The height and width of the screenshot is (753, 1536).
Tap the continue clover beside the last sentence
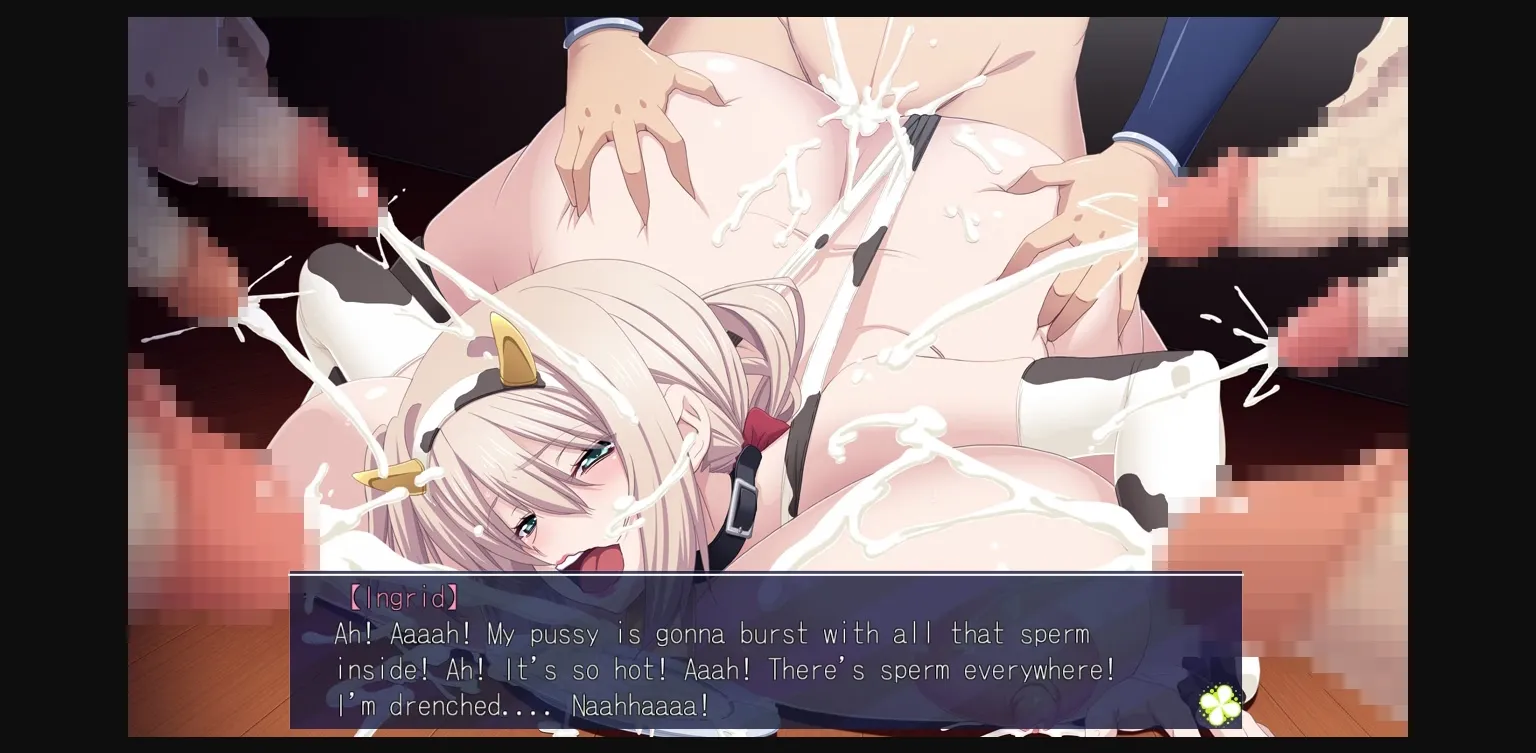1218,704
